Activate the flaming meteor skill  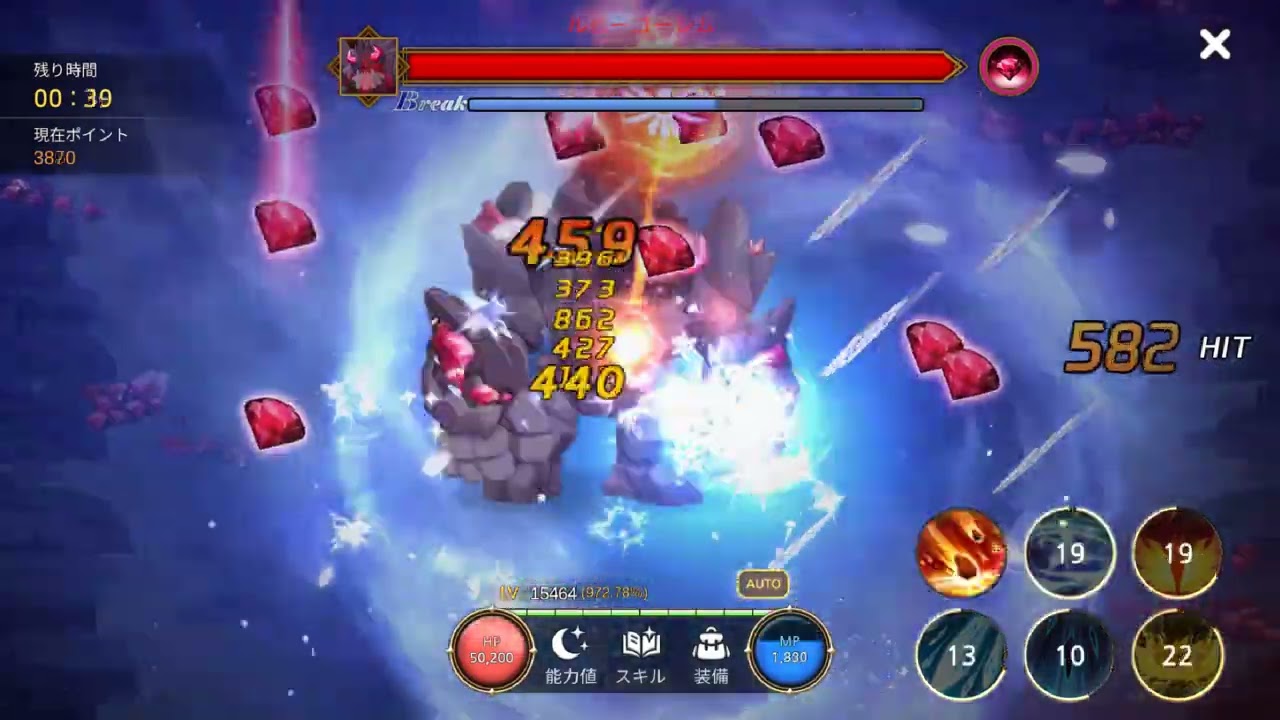point(962,553)
